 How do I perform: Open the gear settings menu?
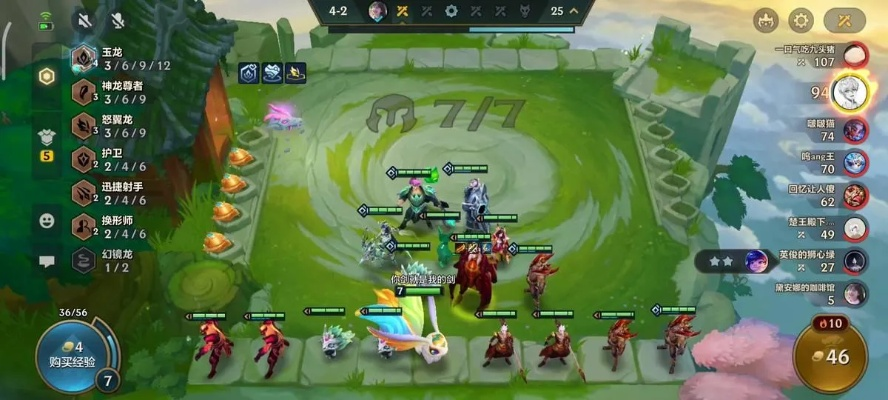pyautogui.click(x=800, y=19)
